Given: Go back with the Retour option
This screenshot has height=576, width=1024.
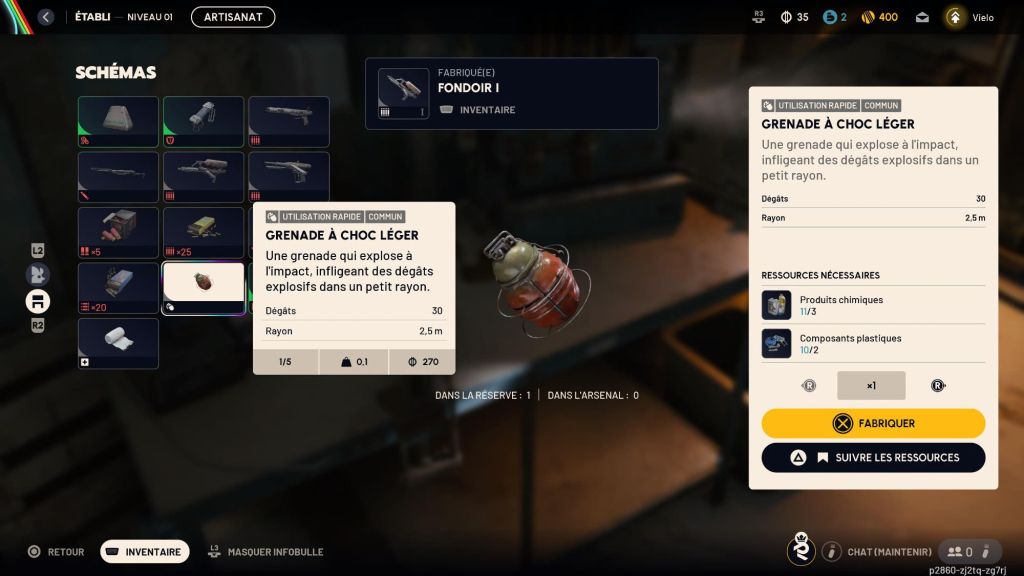Looking at the screenshot, I should tap(56, 552).
